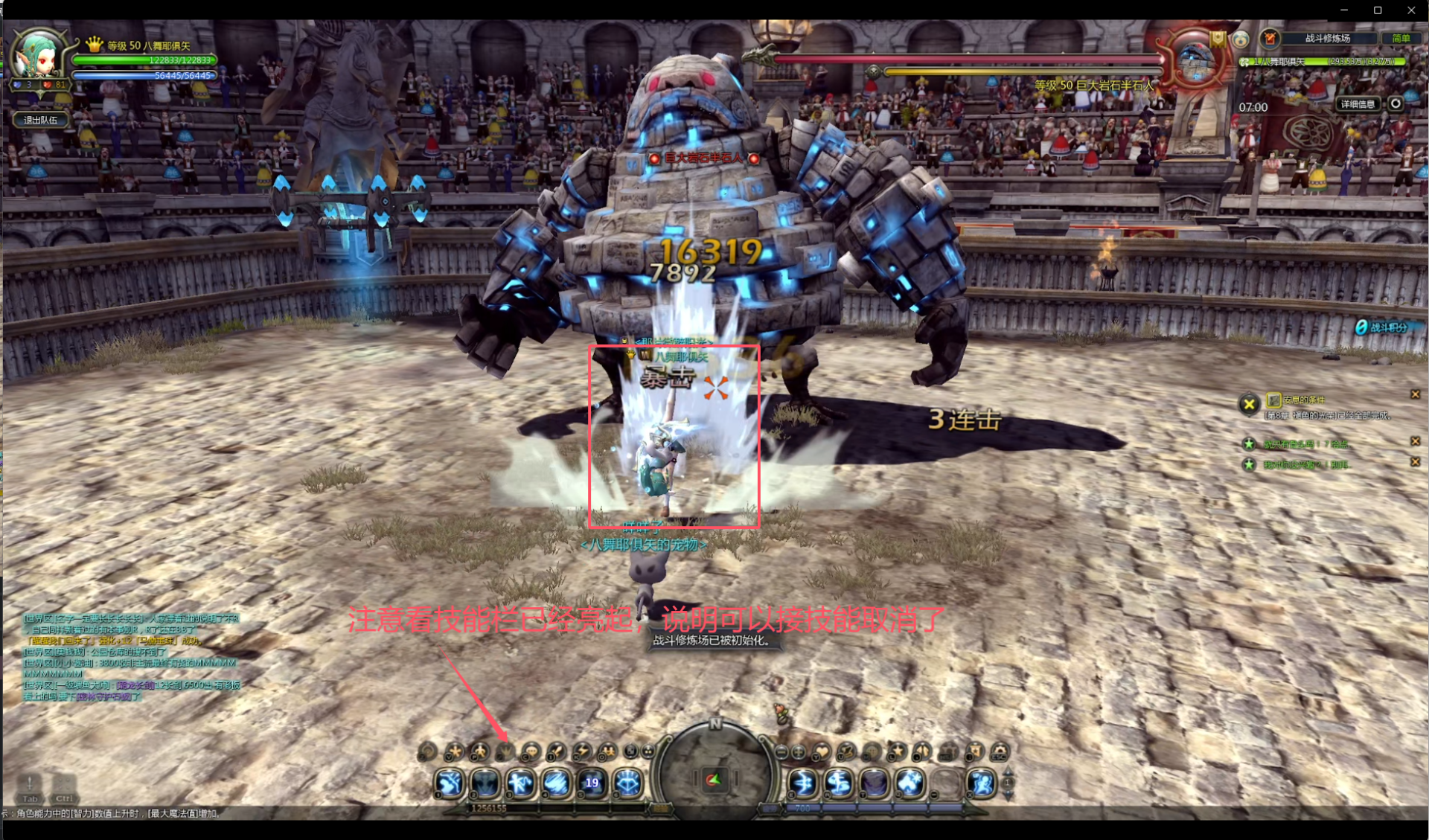Click the minimap compass at bottom center
Image resolution: width=1429 pixels, height=840 pixels.
click(x=714, y=778)
